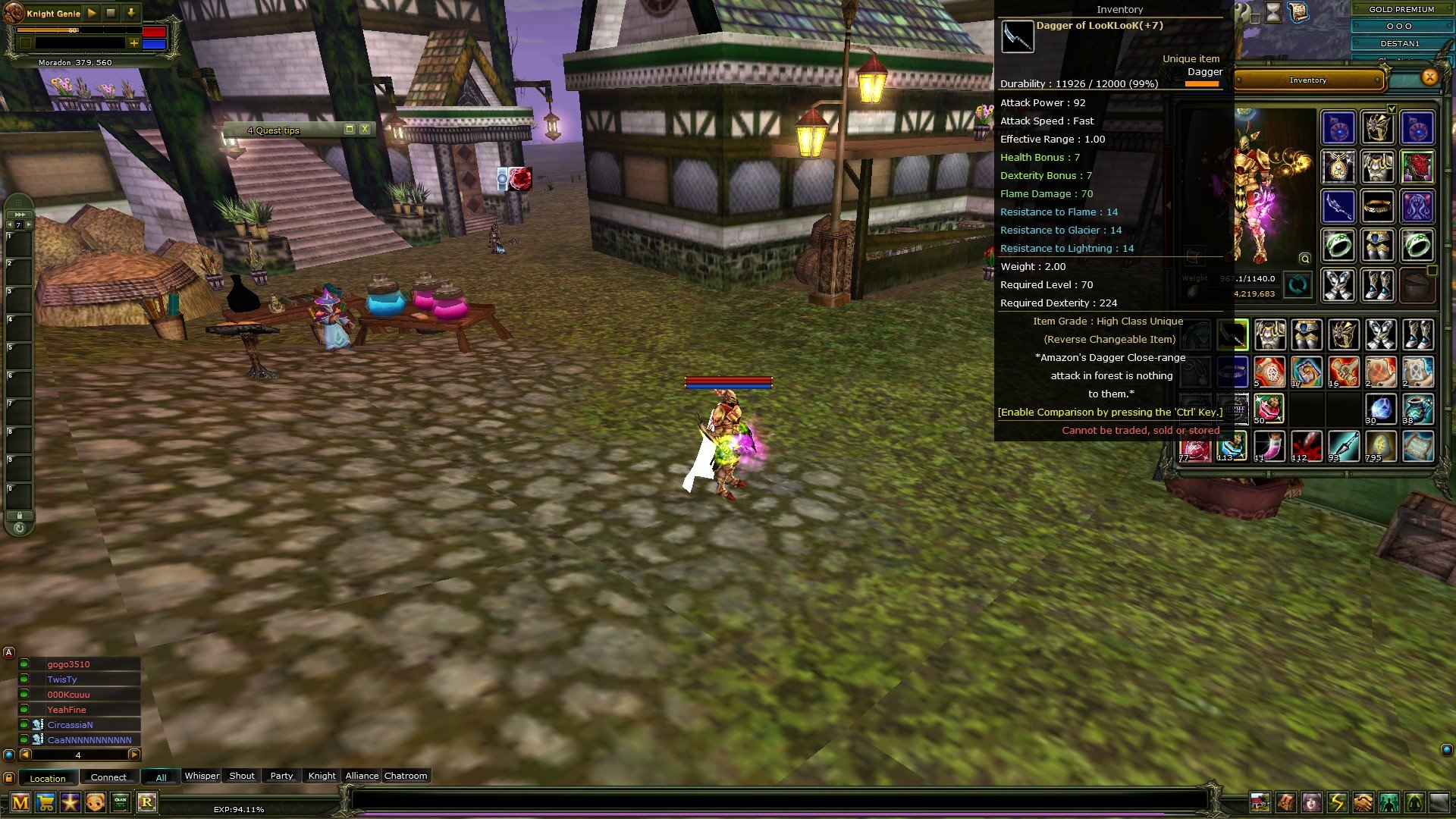Close the Quest tips panel
Viewport: 1456px width, 819px height.
(x=365, y=129)
